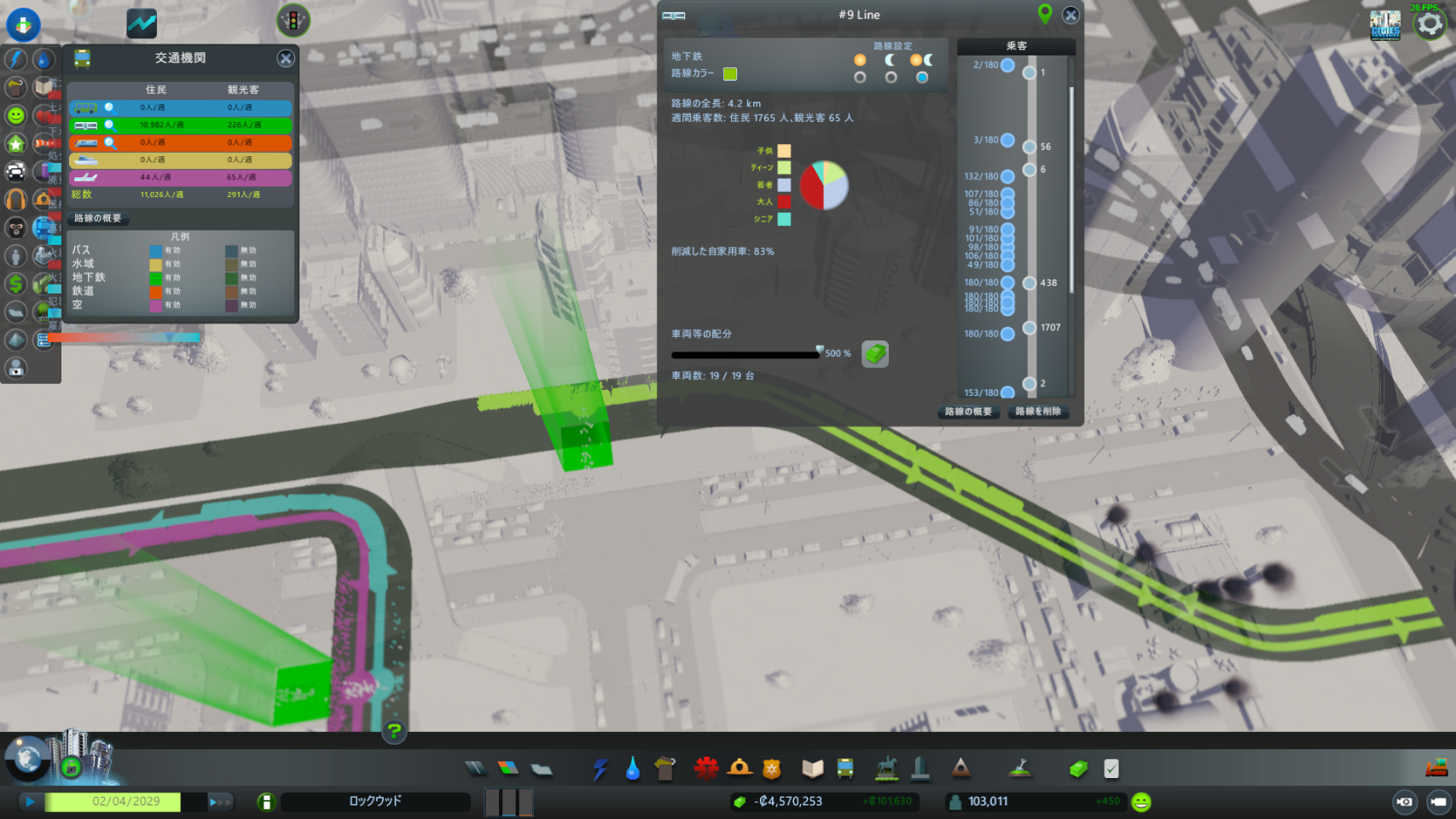
Task: Open the advisor question mark help
Action: (x=394, y=731)
